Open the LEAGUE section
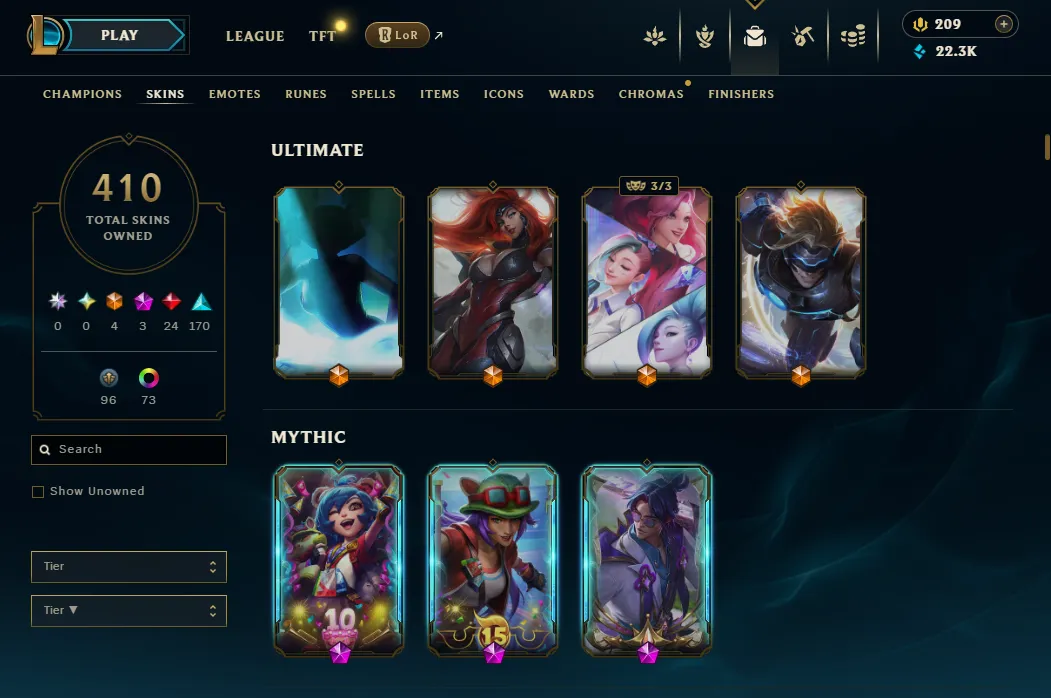 (x=255, y=36)
